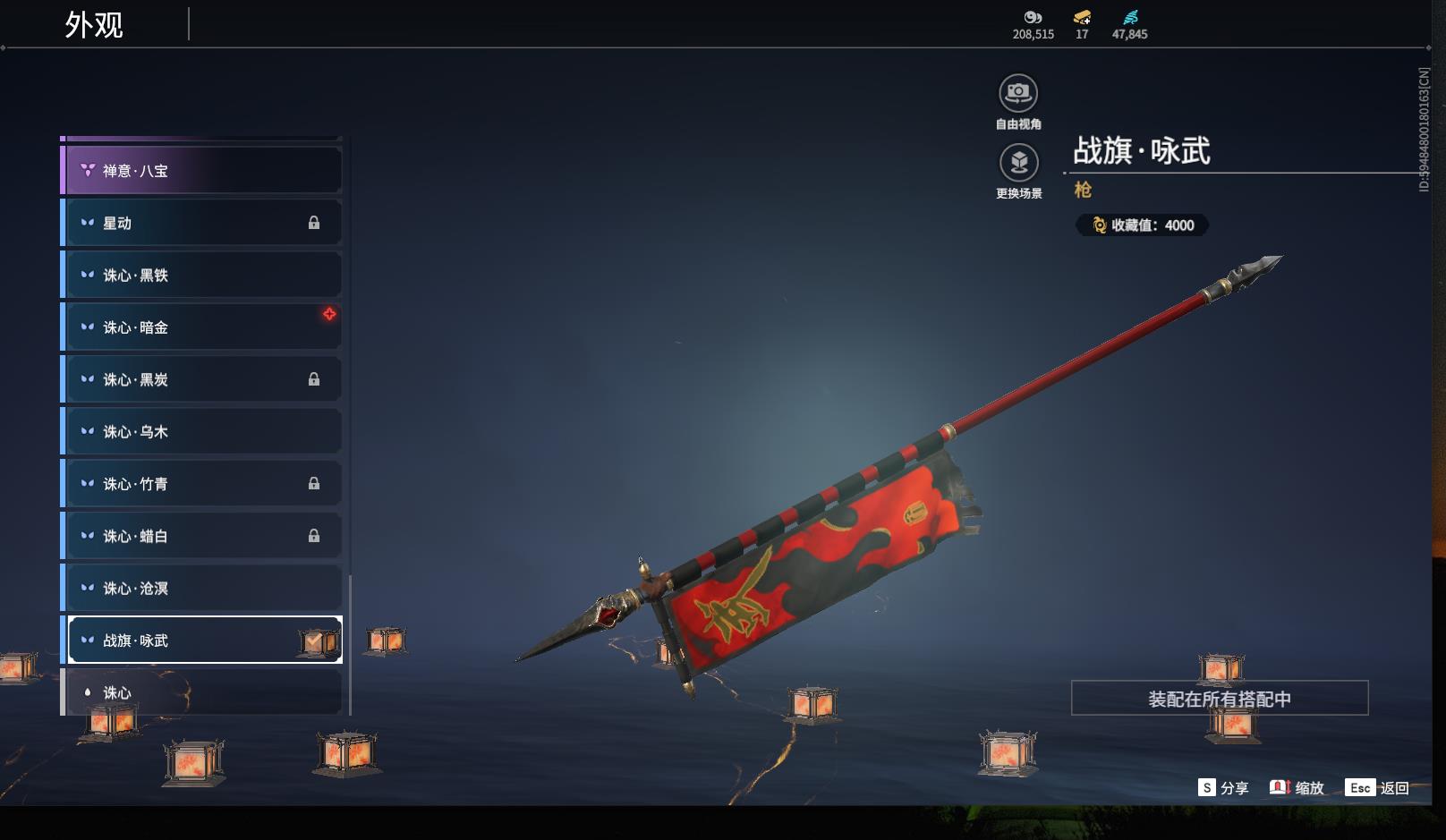Click the 返回 back button
This screenshot has height=840, width=1446.
[1378, 788]
